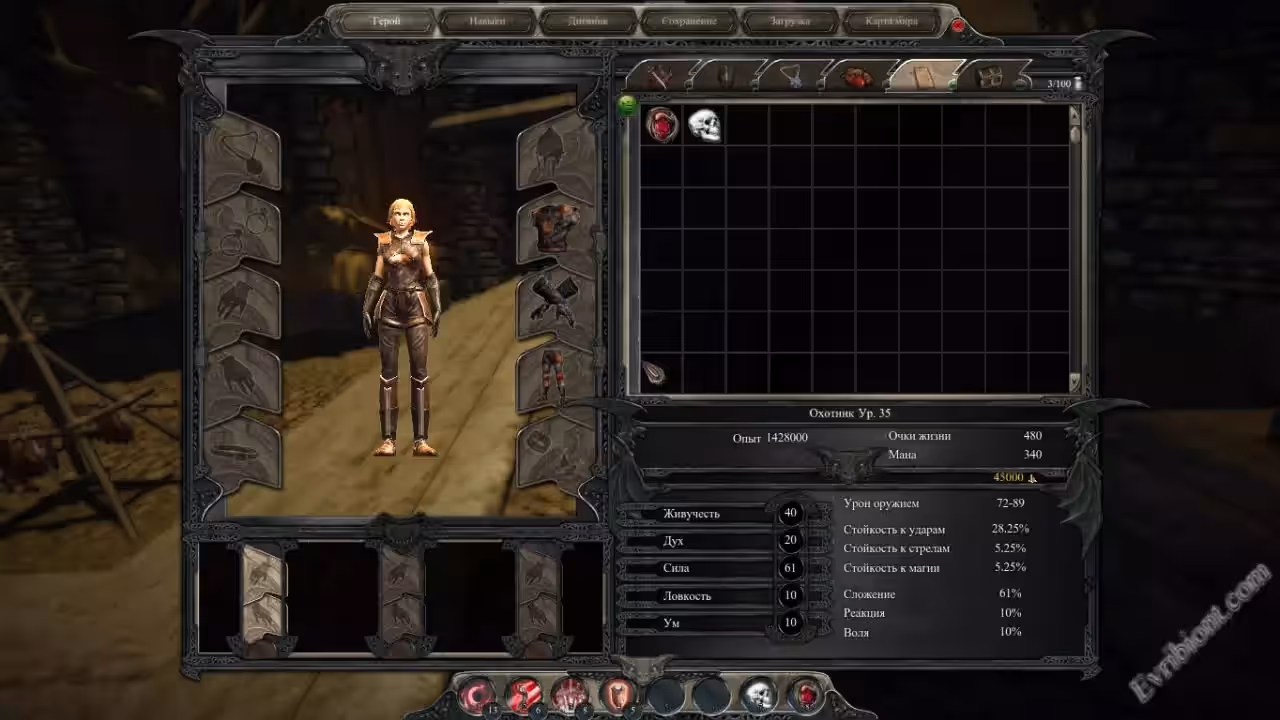Pick the white skull item in inventory
This screenshot has height=720, width=1280.
click(x=704, y=125)
